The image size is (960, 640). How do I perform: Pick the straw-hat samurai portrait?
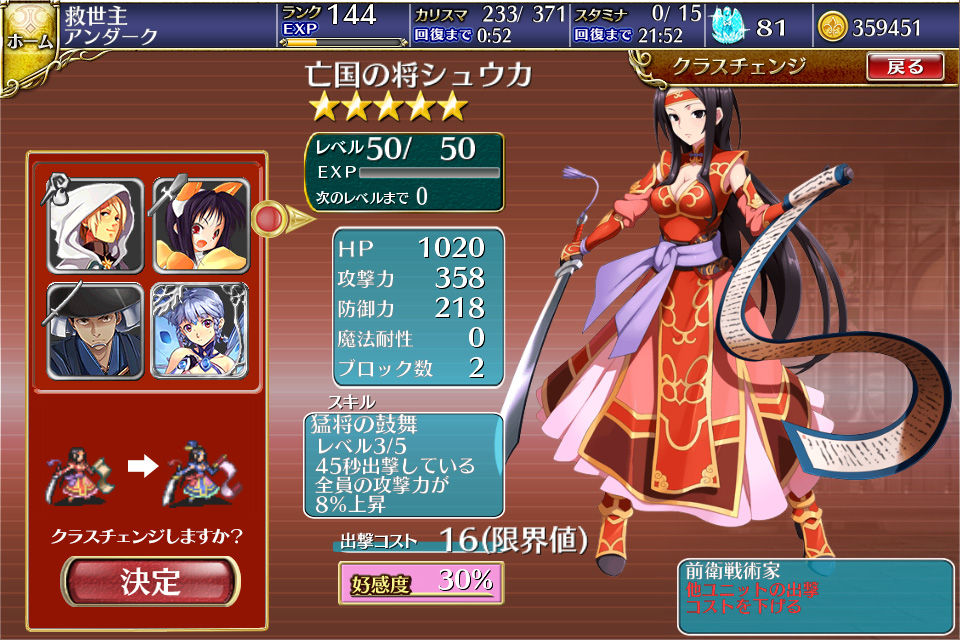coord(96,330)
